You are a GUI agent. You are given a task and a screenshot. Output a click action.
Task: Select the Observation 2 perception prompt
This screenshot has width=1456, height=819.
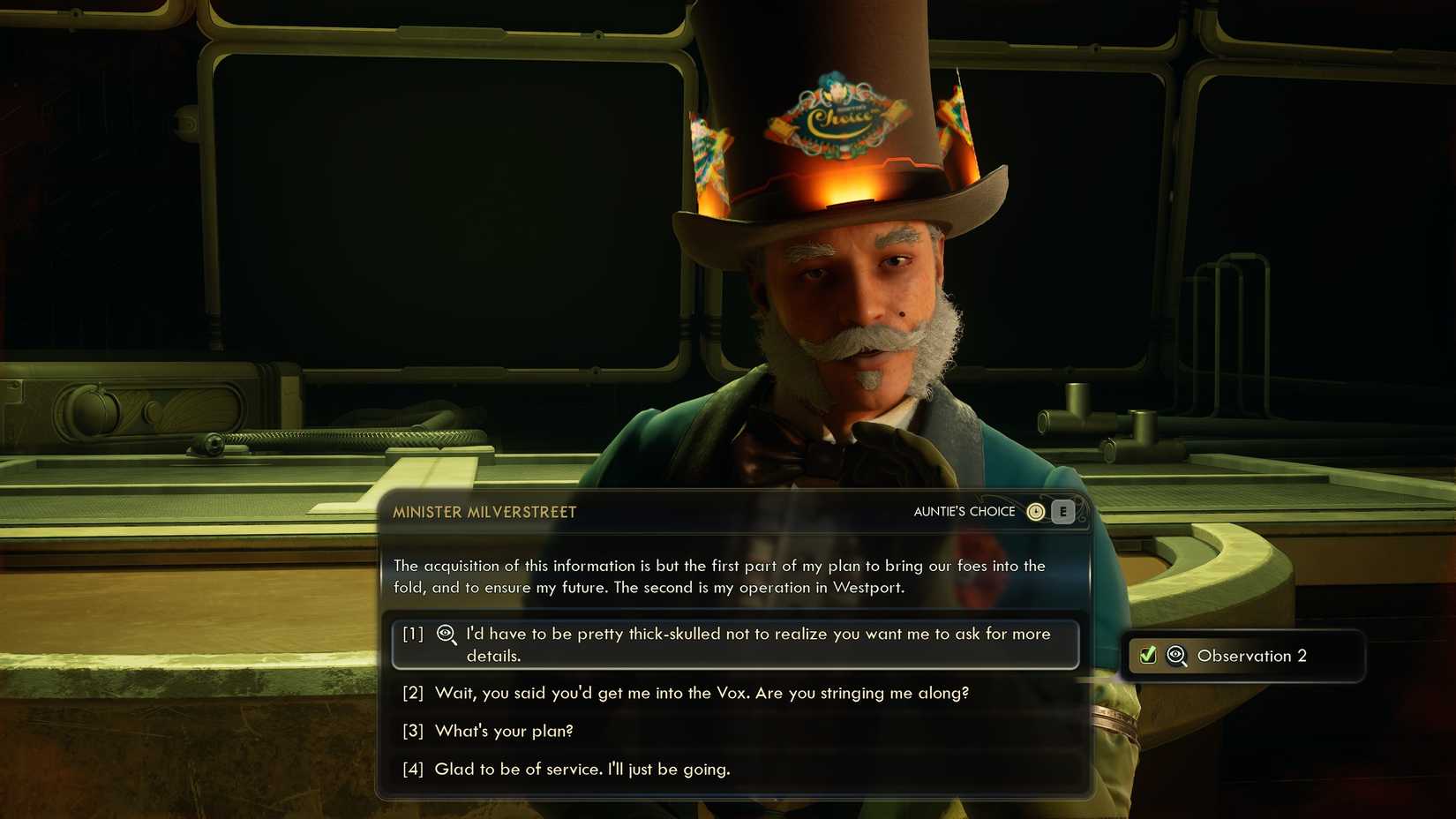click(x=1244, y=656)
